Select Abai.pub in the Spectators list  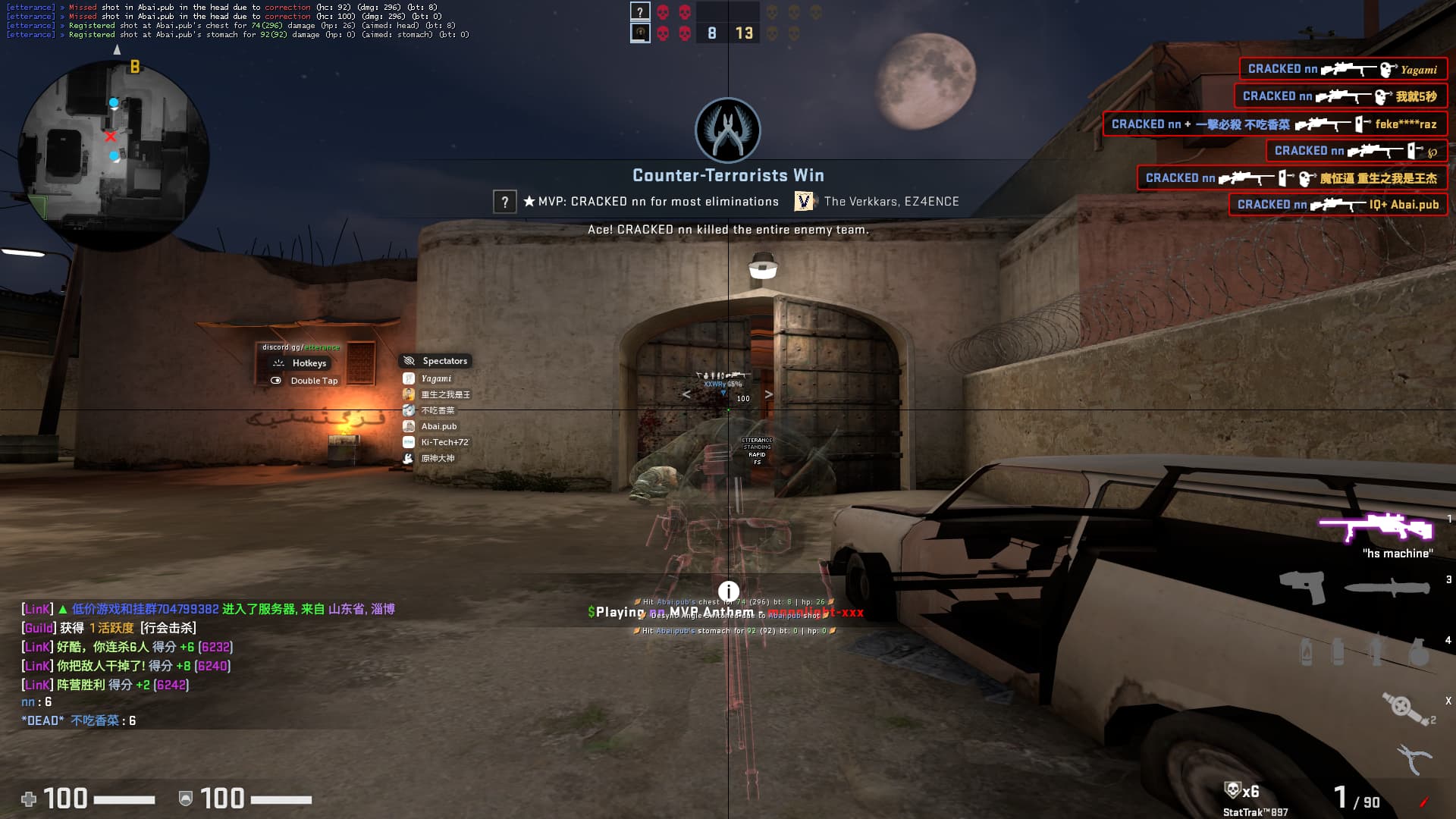click(x=440, y=426)
